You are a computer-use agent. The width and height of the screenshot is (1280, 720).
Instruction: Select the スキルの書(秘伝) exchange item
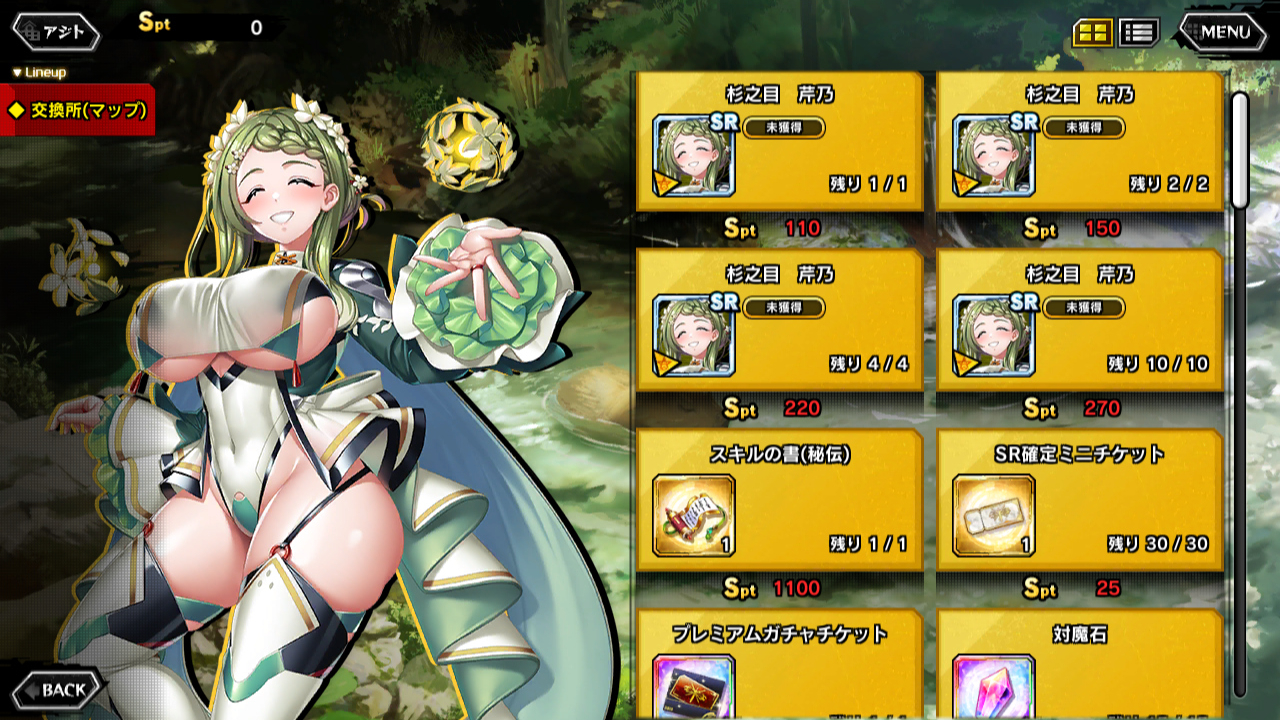(x=779, y=500)
